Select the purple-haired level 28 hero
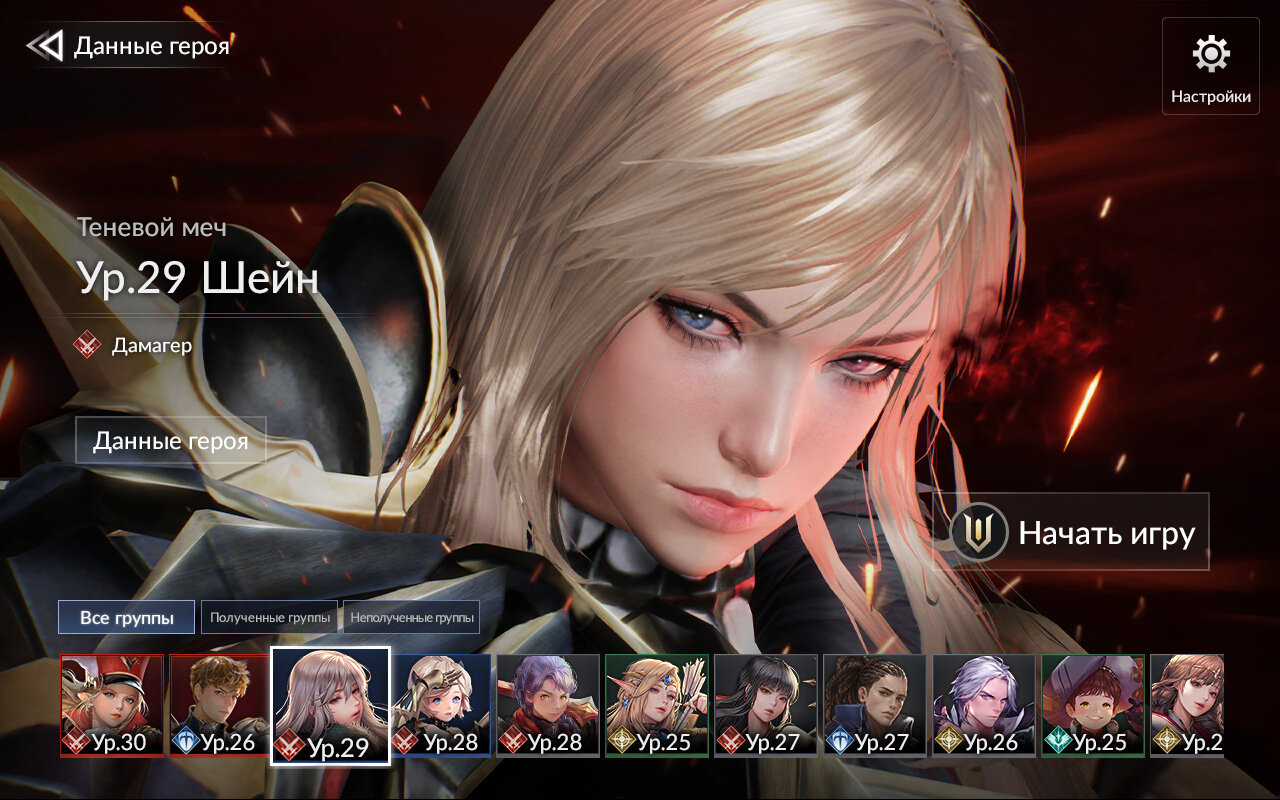The image size is (1280, 800). [548, 705]
